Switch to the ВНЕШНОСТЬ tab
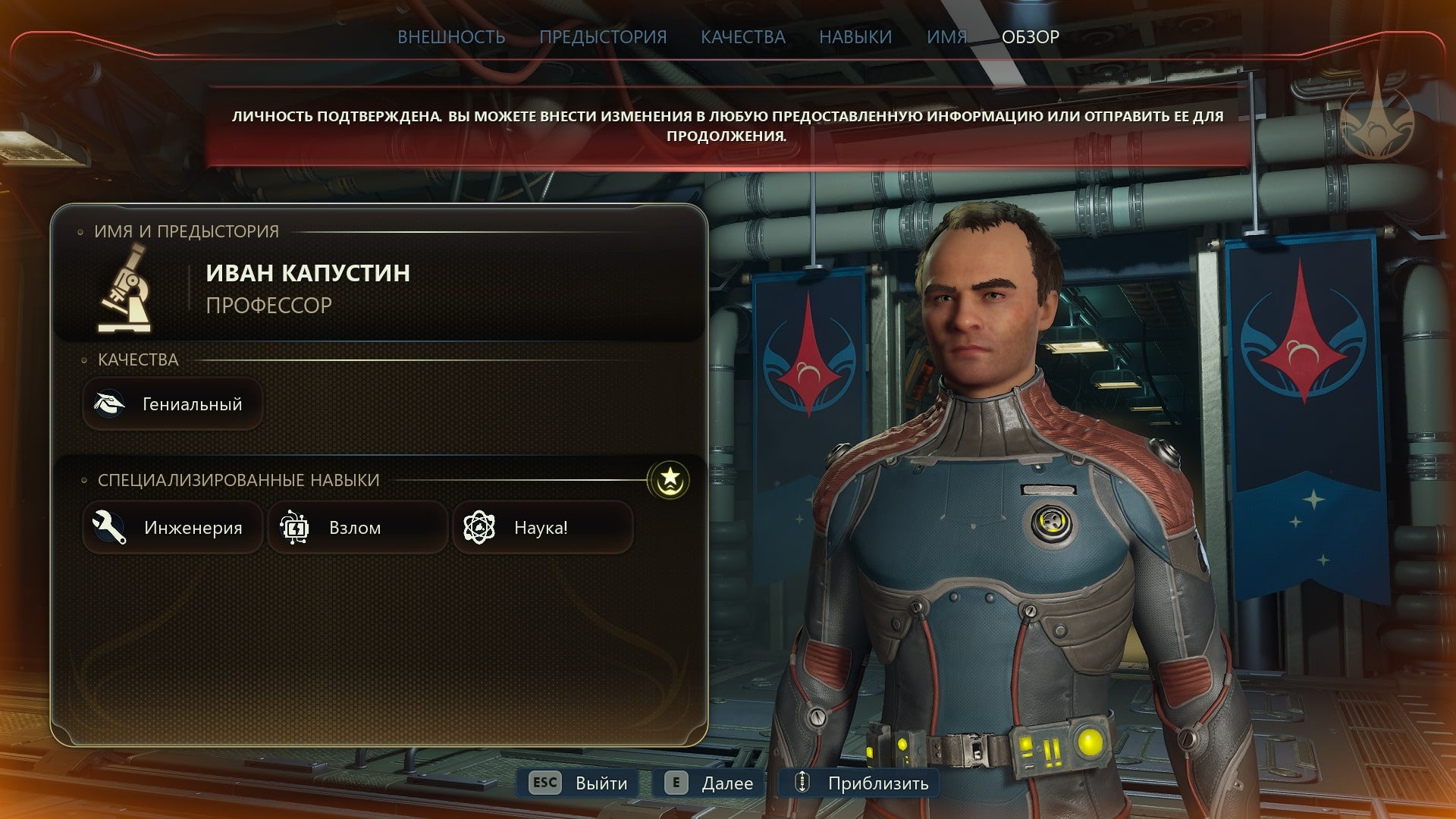This screenshot has width=1456, height=819. [451, 37]
